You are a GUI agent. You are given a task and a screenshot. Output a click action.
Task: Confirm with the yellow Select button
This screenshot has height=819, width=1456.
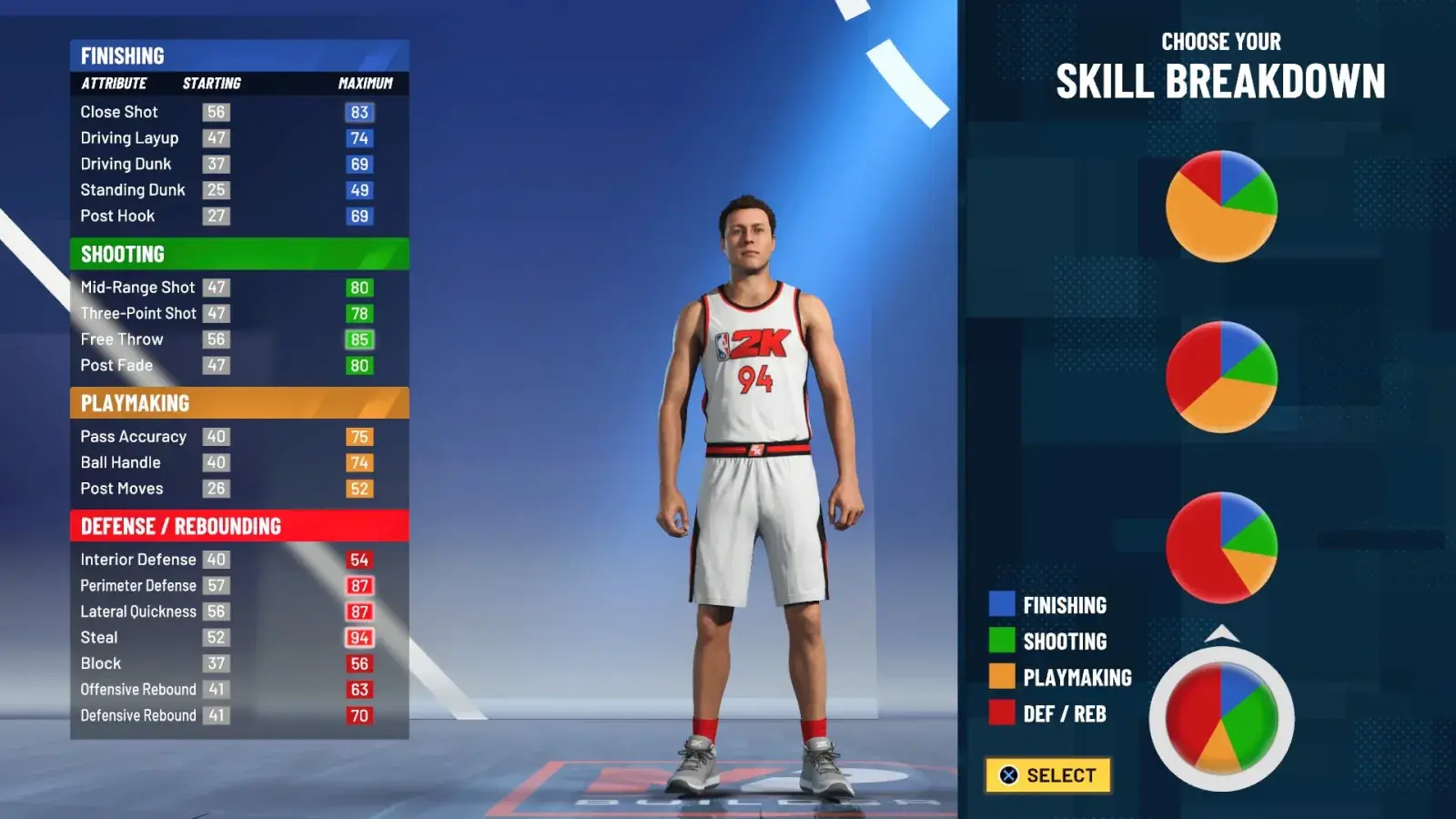pyautogui.click(x=1047, y=775)
